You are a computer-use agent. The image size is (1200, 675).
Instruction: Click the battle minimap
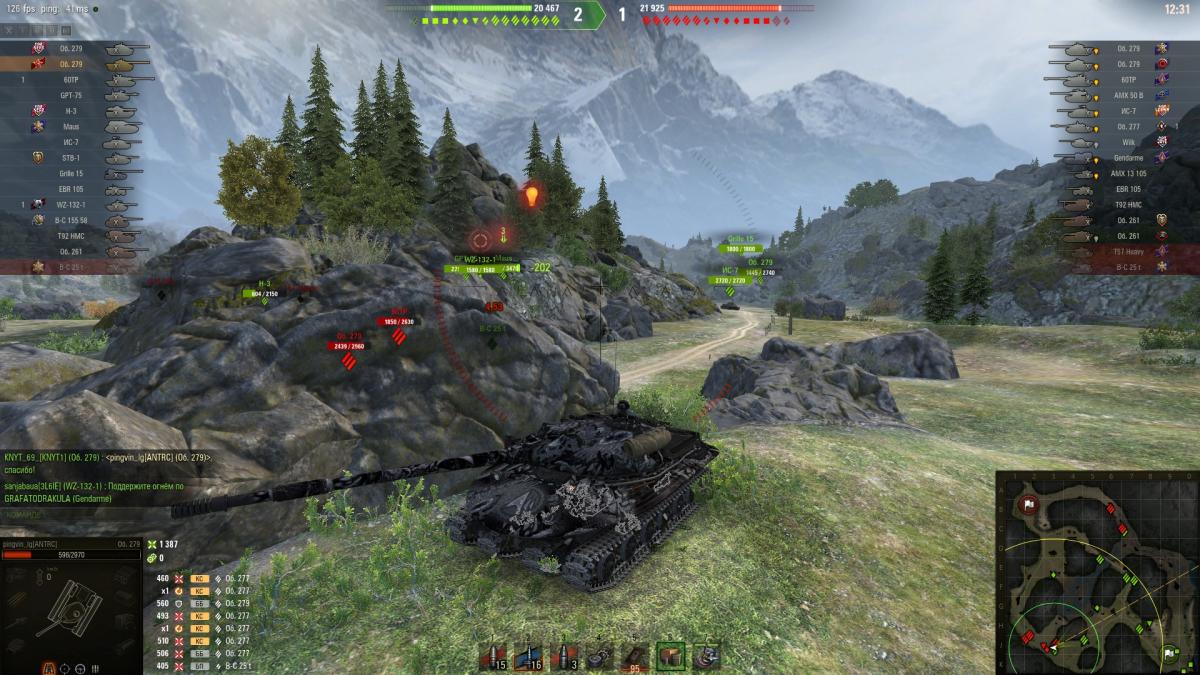pos(1096,571)
